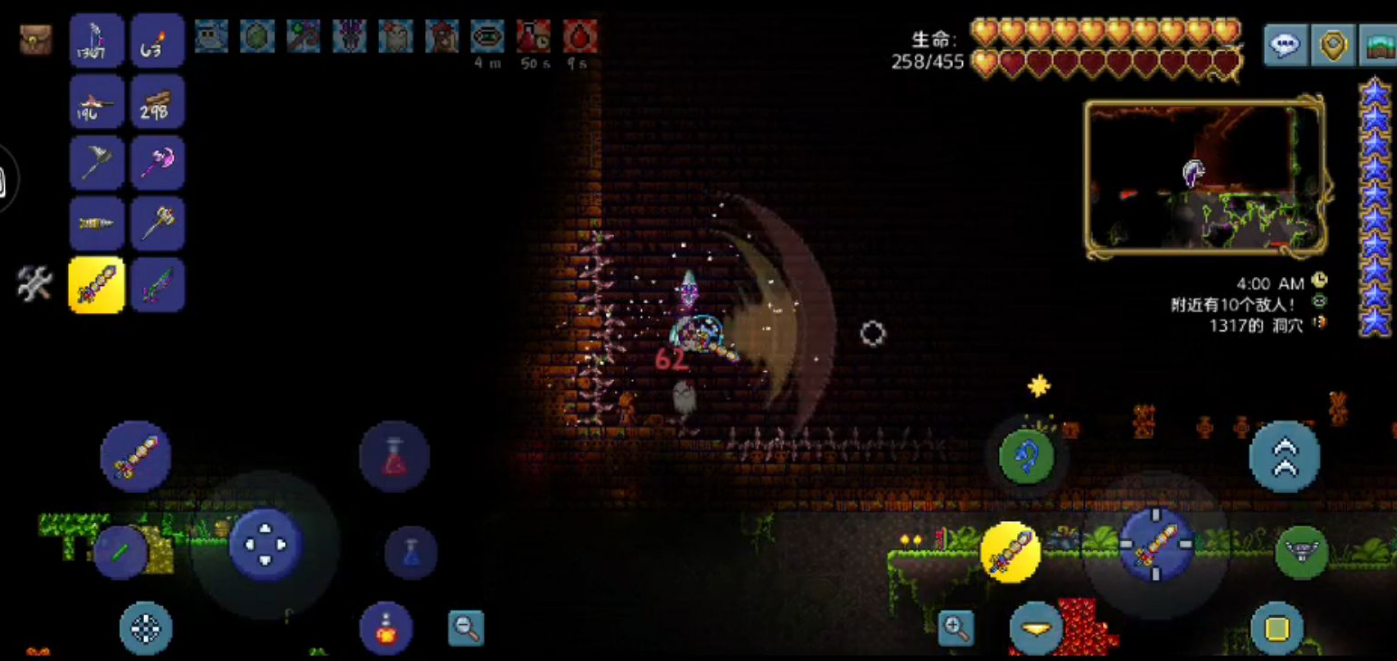Open the inventory bag
1397x661 pixels.
click(x=36, y=39)
